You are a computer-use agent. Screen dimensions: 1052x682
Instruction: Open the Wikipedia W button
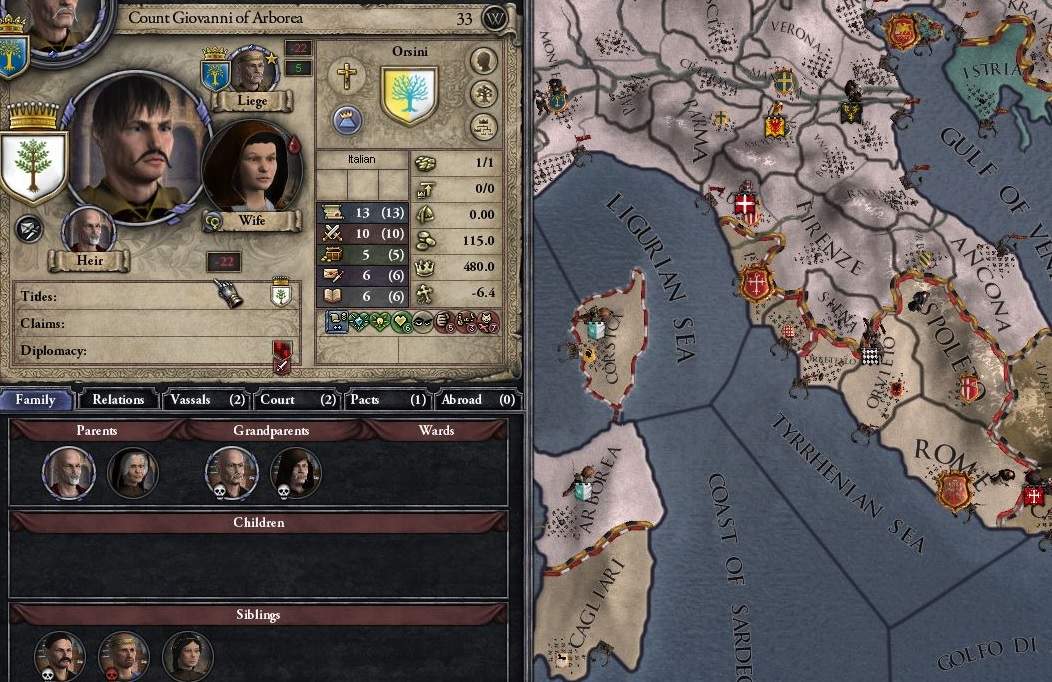495,18
